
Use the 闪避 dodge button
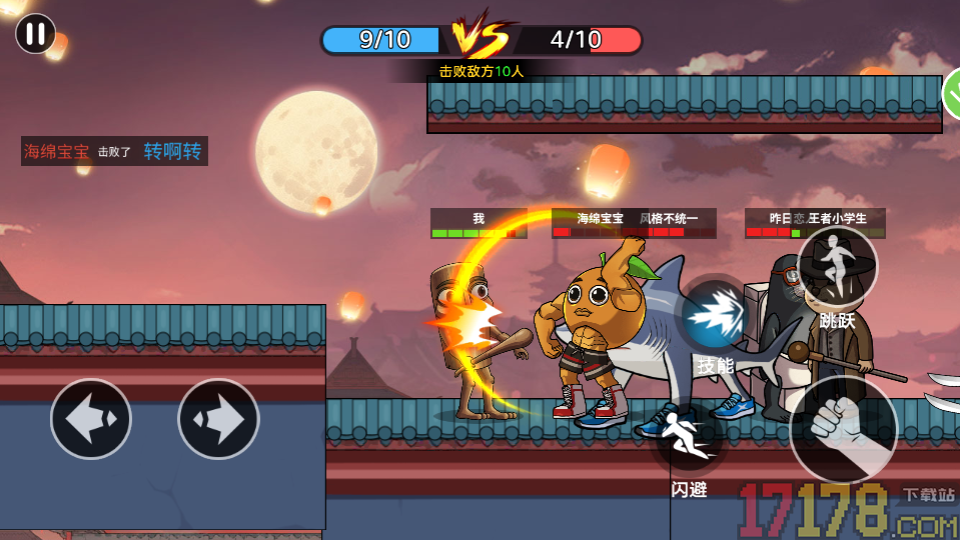click(690, 441)
